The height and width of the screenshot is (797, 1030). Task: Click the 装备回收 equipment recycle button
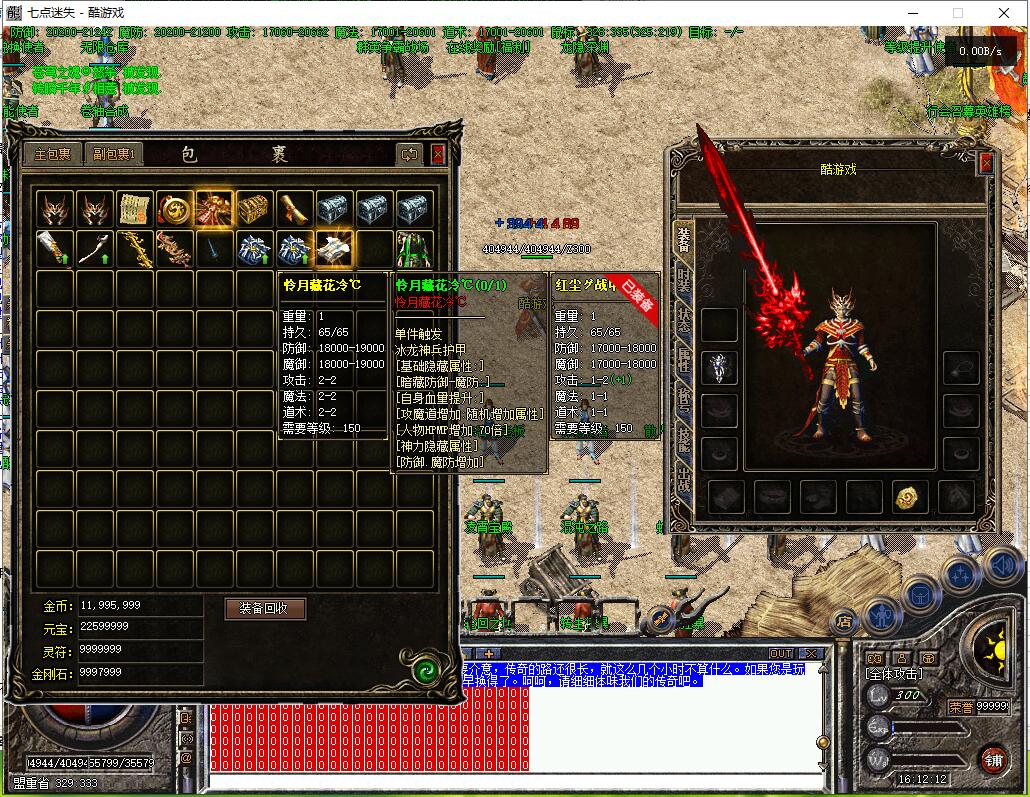coord(264,608)
